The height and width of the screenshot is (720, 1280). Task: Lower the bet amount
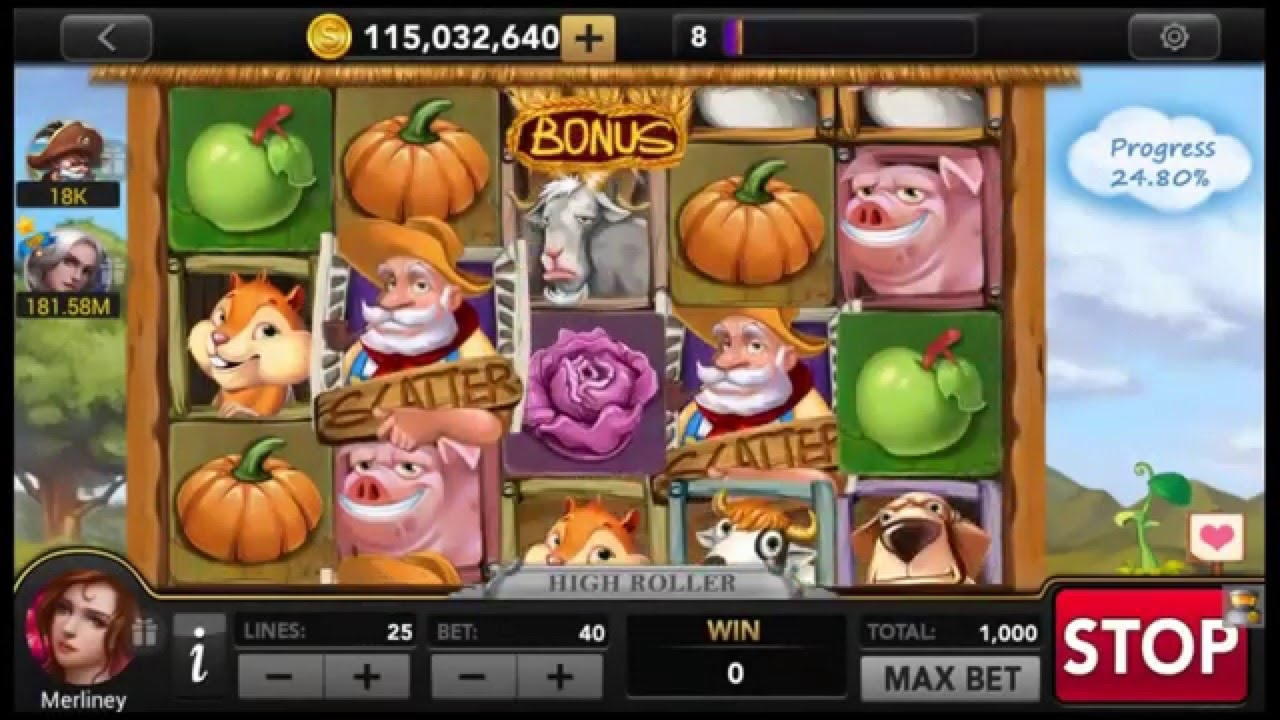click(x=474, y=677)
